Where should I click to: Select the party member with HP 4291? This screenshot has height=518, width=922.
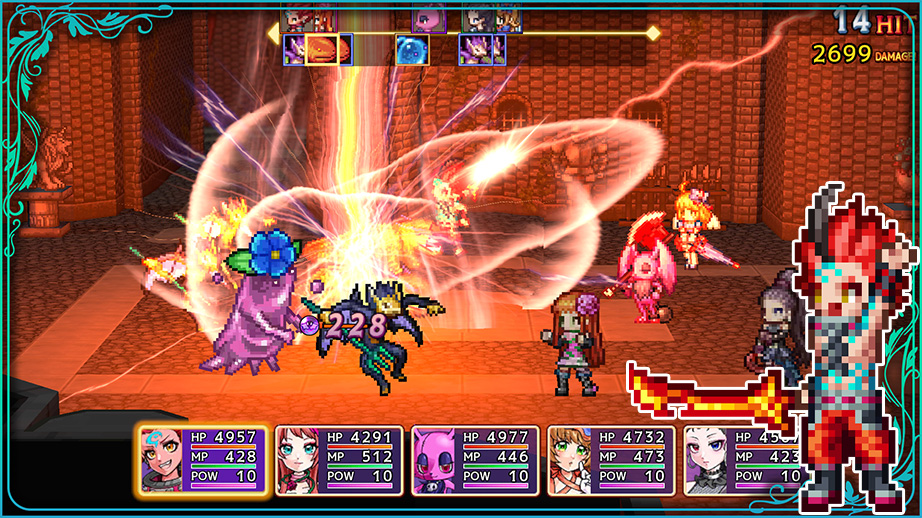click(339, 460)
